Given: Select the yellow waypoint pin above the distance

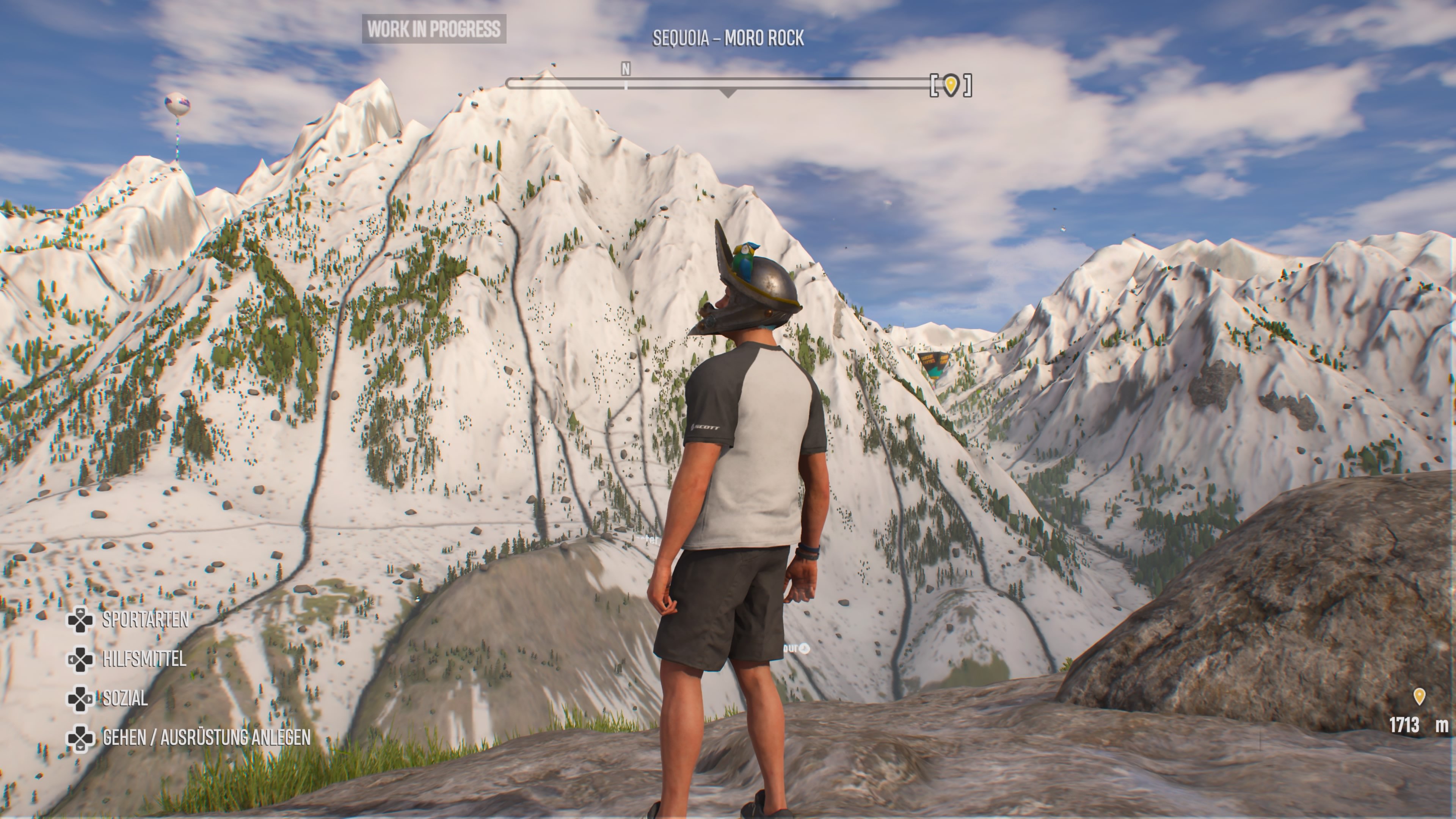Looking at the screenshot, I should pyautogui.click(x=1419, y=697).
